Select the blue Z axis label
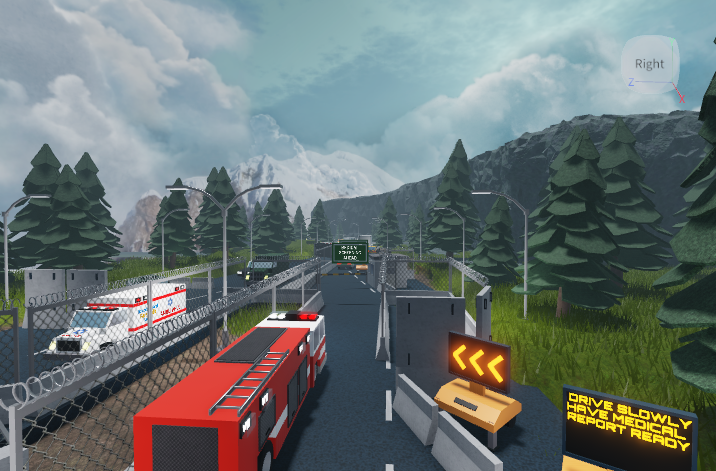This screenshot has height=471, width=716. coord(630,81)
